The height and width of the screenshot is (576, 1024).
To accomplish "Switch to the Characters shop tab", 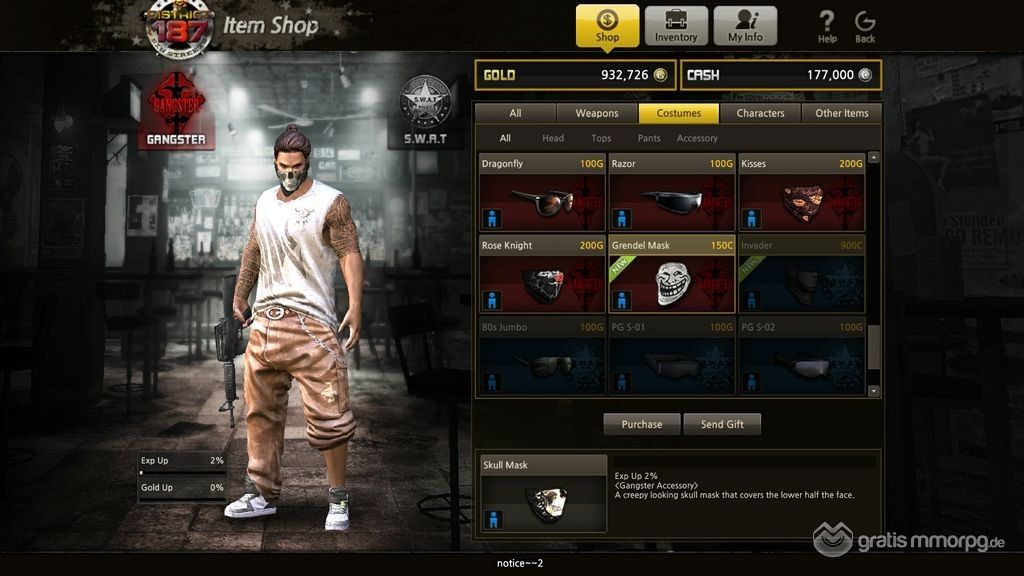I will [760, 113].
